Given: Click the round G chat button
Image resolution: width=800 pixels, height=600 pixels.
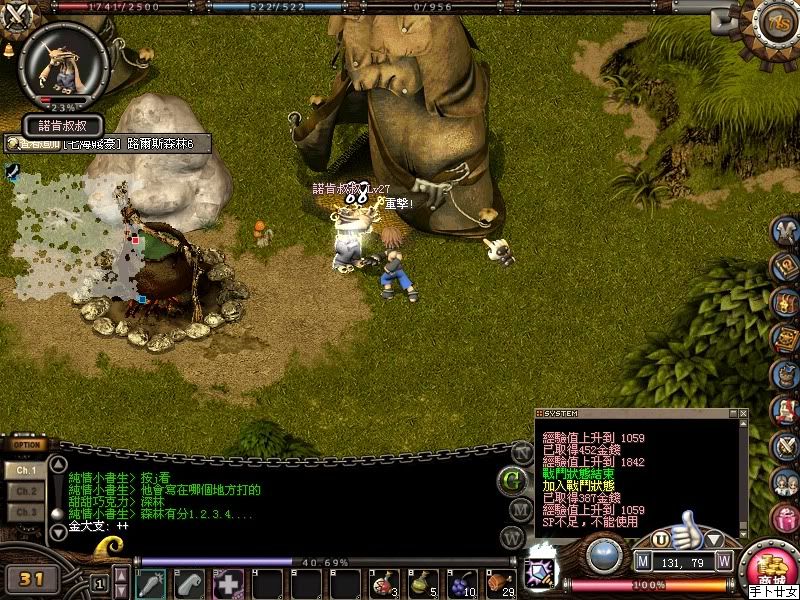Looking at the screenshot, I should click(x=513, y=481).
